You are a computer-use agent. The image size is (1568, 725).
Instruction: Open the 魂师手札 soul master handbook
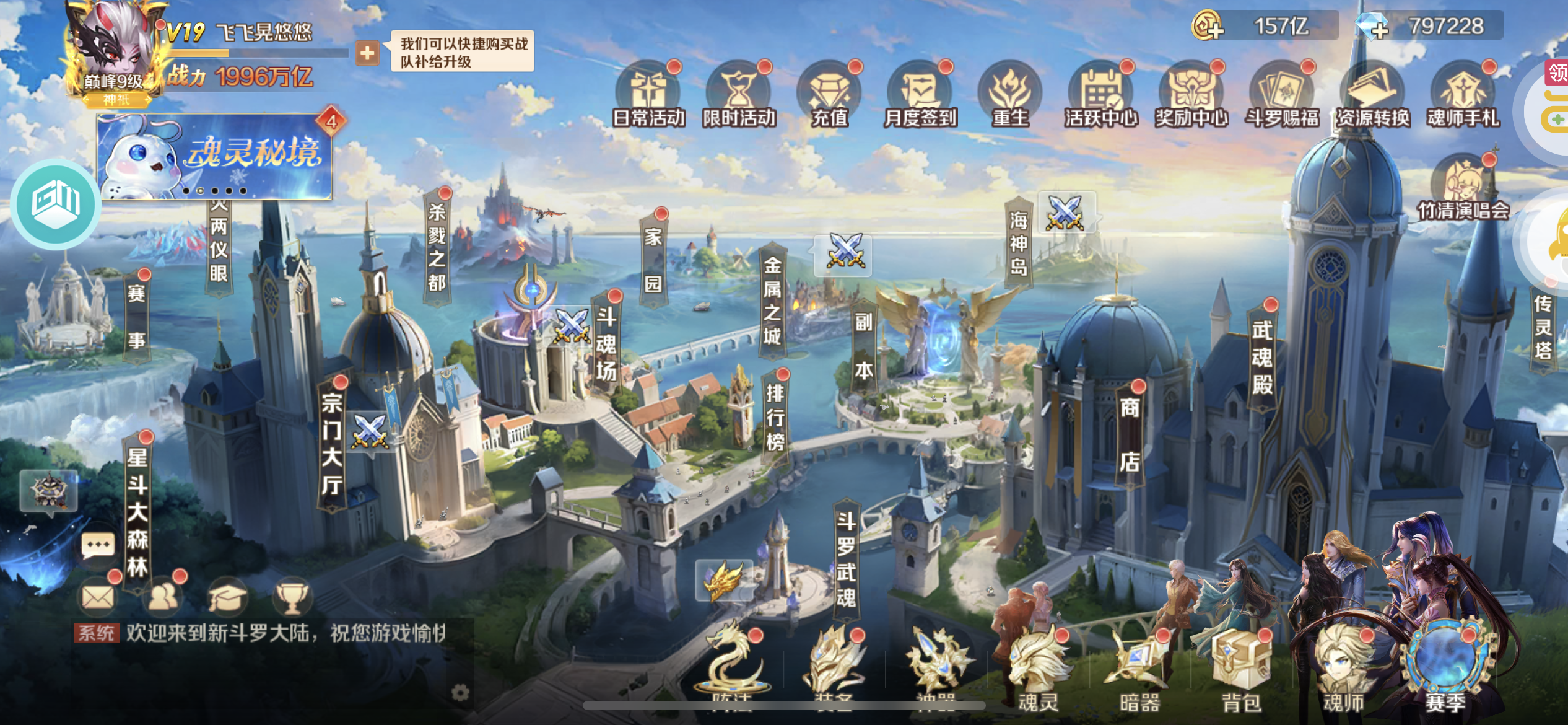(x=1463, y=96)
